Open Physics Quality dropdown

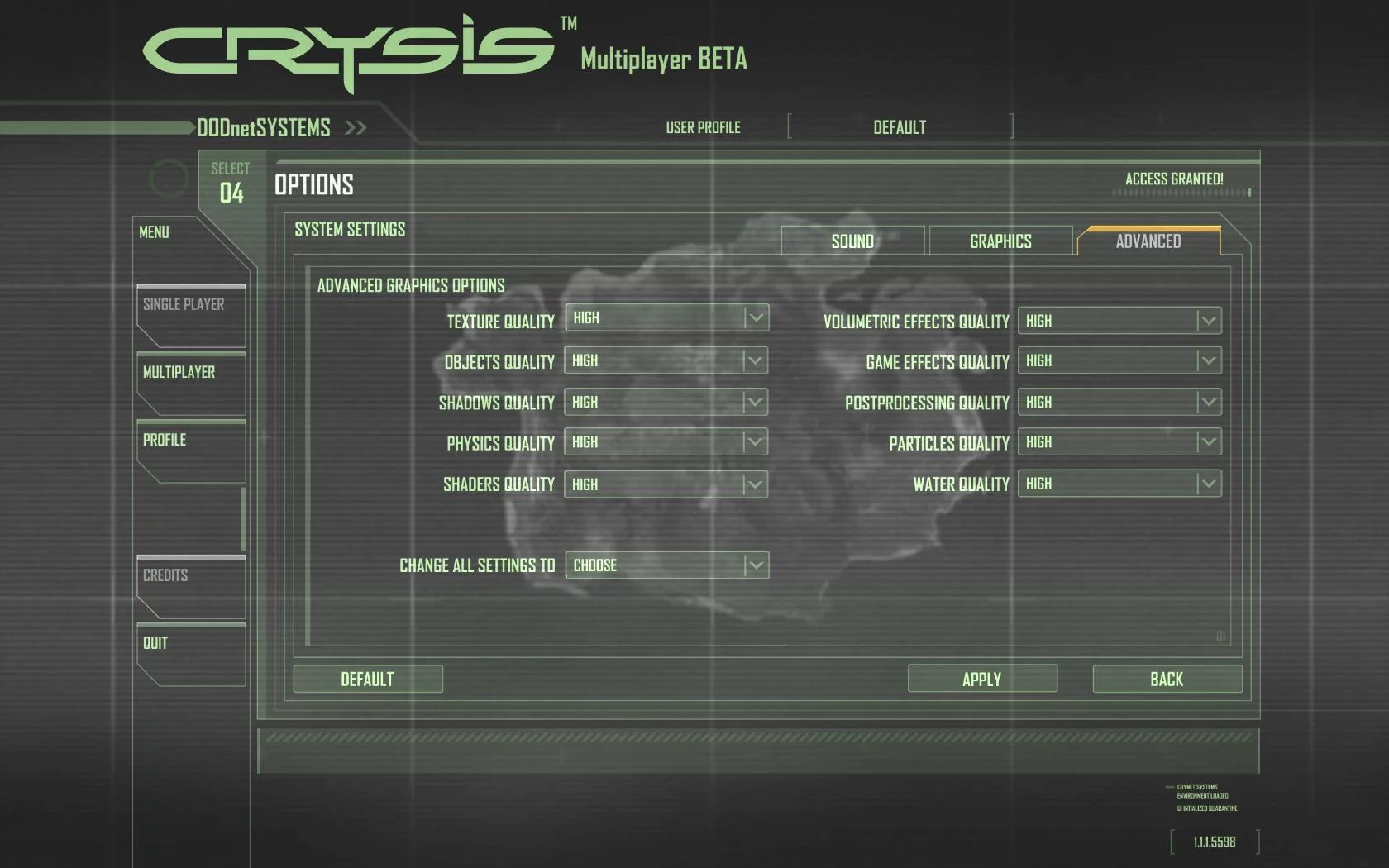(666, 442)
